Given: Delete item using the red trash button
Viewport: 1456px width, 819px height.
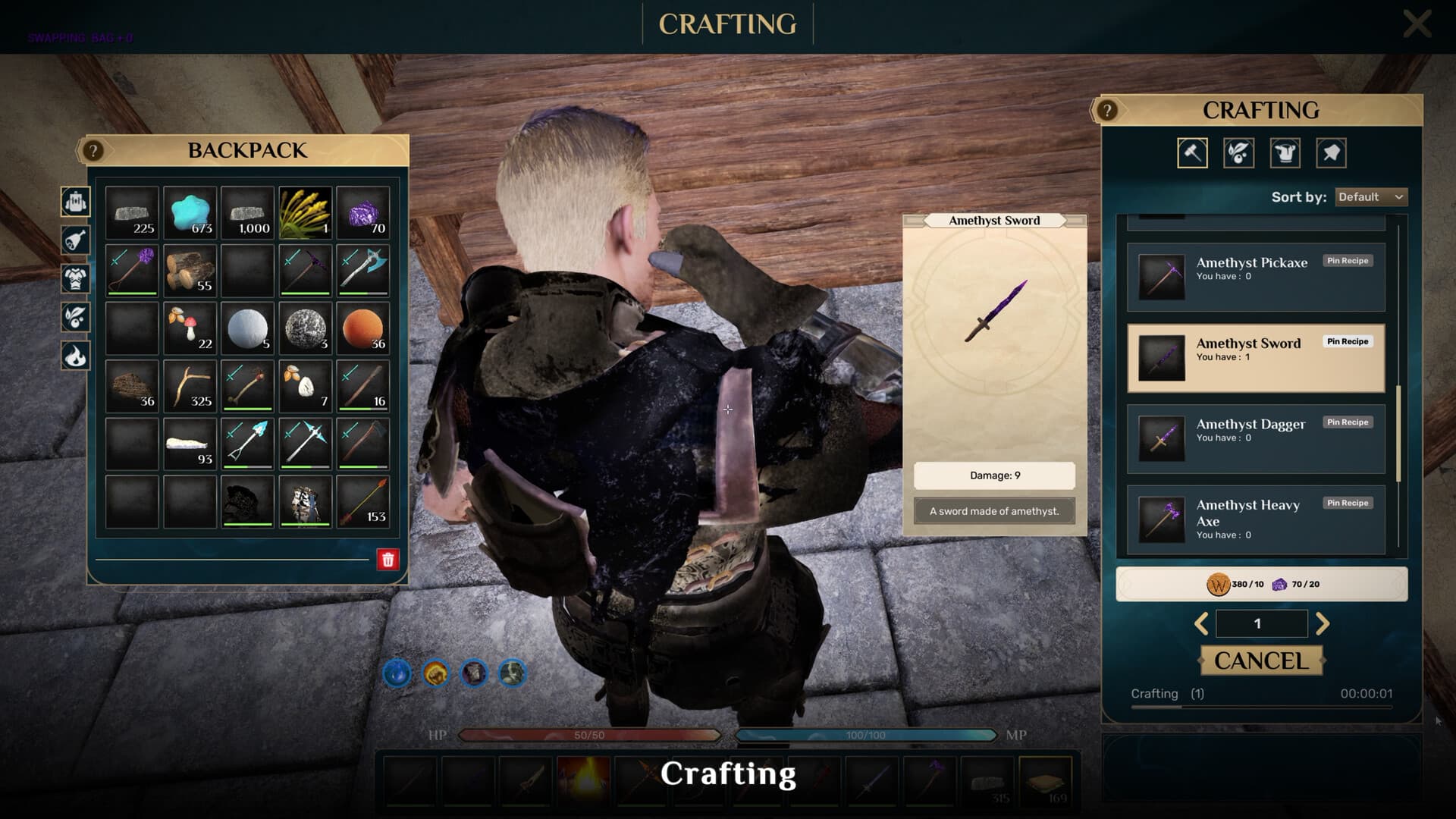Looking at the screenshot, I should tap(388, 560).
